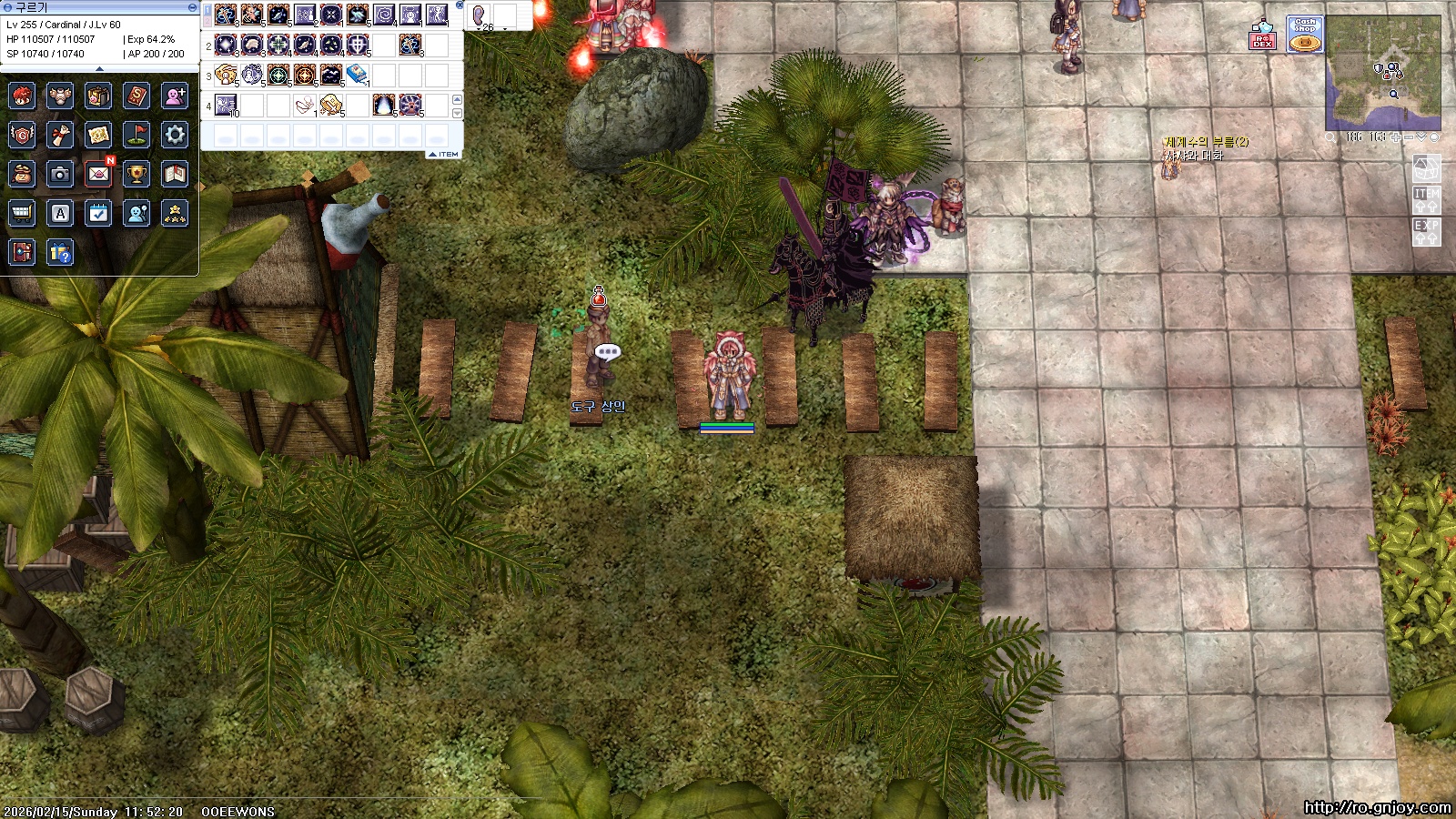Open the zeny money bag icon

(x=22, y=174)
